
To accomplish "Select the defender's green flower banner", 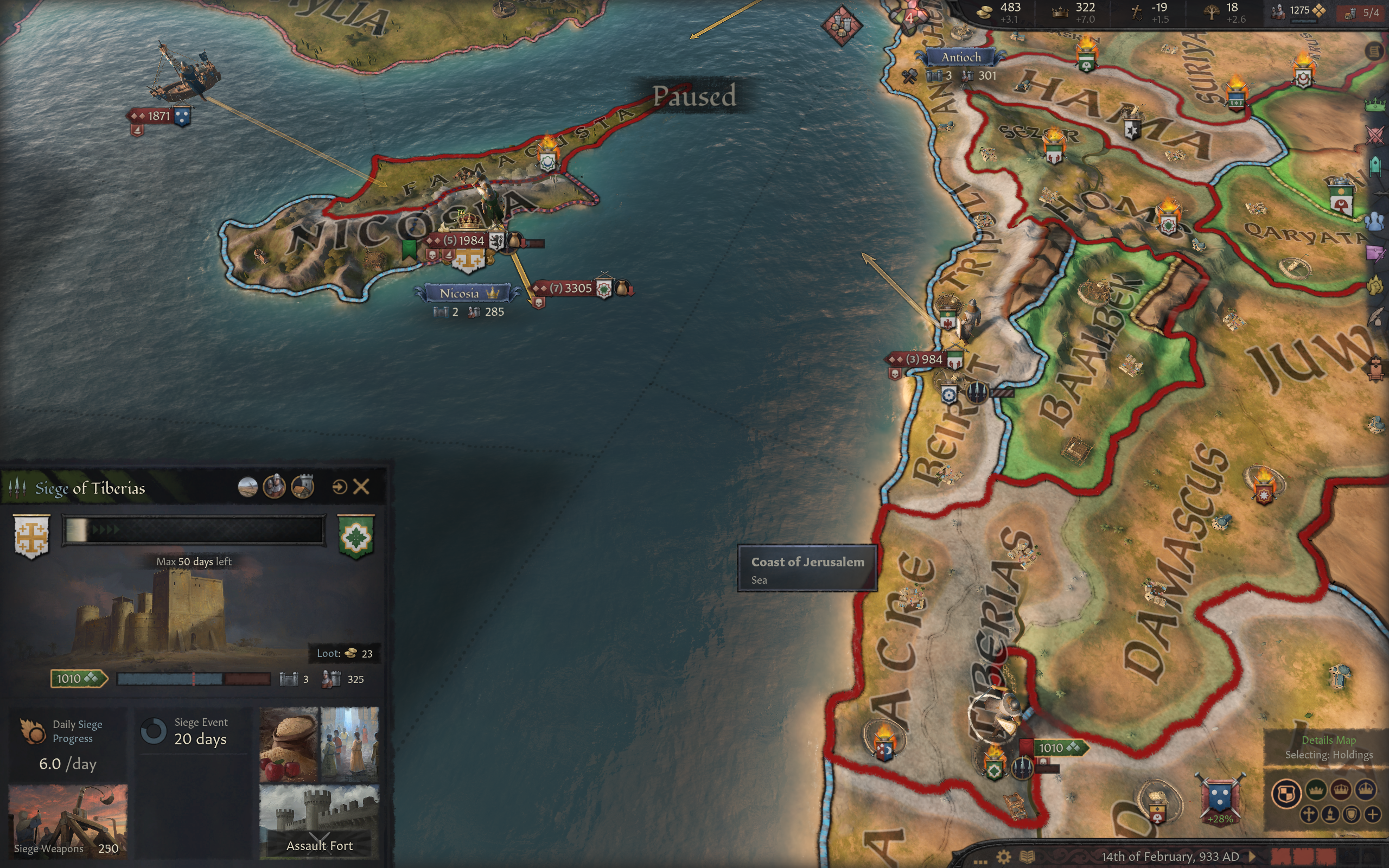I will [x=356, y=536].
